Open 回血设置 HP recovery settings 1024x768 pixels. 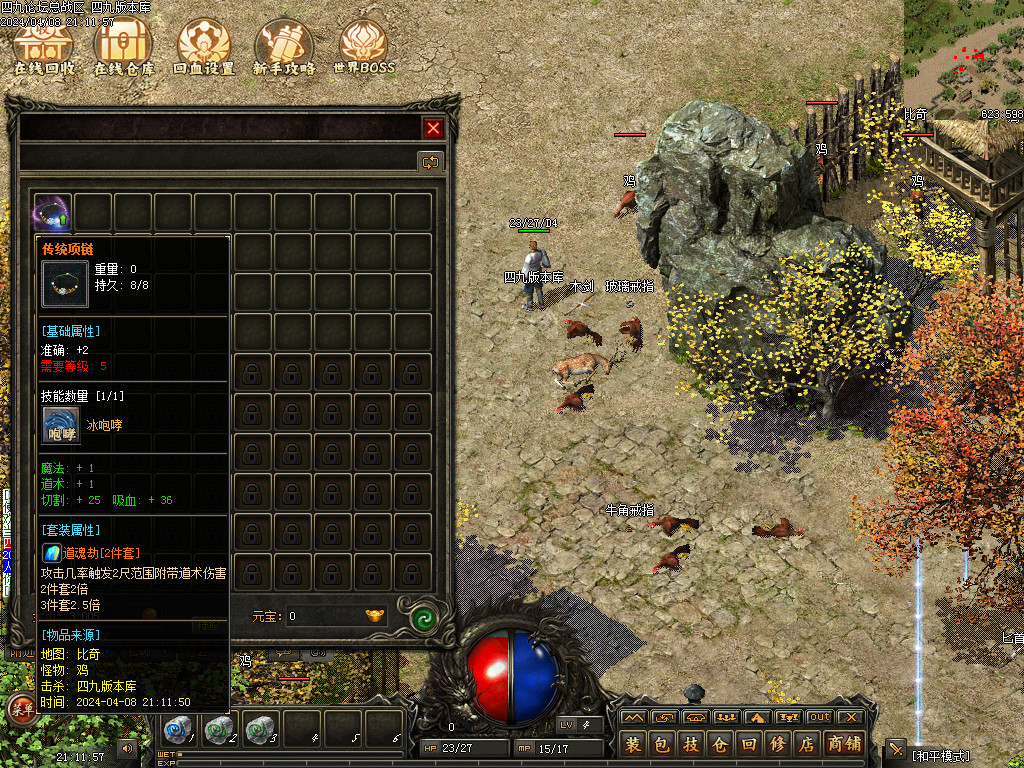tap(203, 46)
